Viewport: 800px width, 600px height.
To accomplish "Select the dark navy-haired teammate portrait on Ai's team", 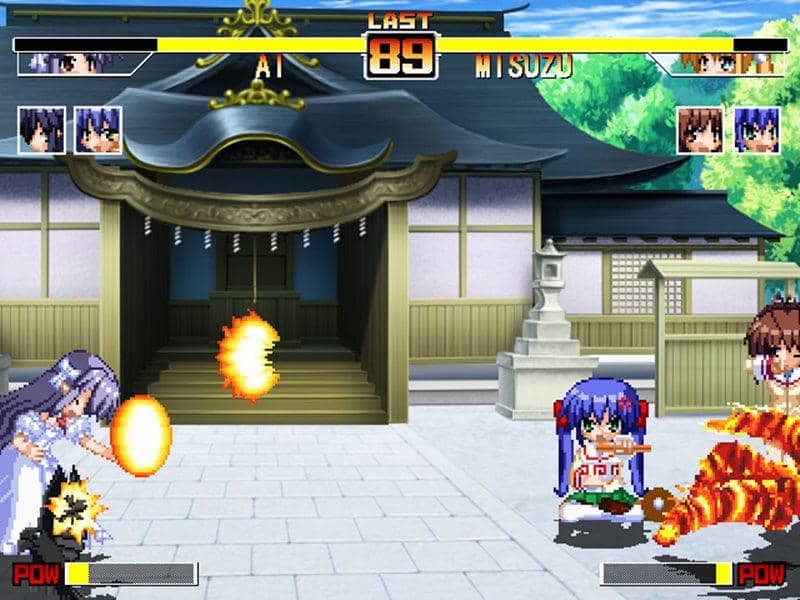I will pos(42,130).
